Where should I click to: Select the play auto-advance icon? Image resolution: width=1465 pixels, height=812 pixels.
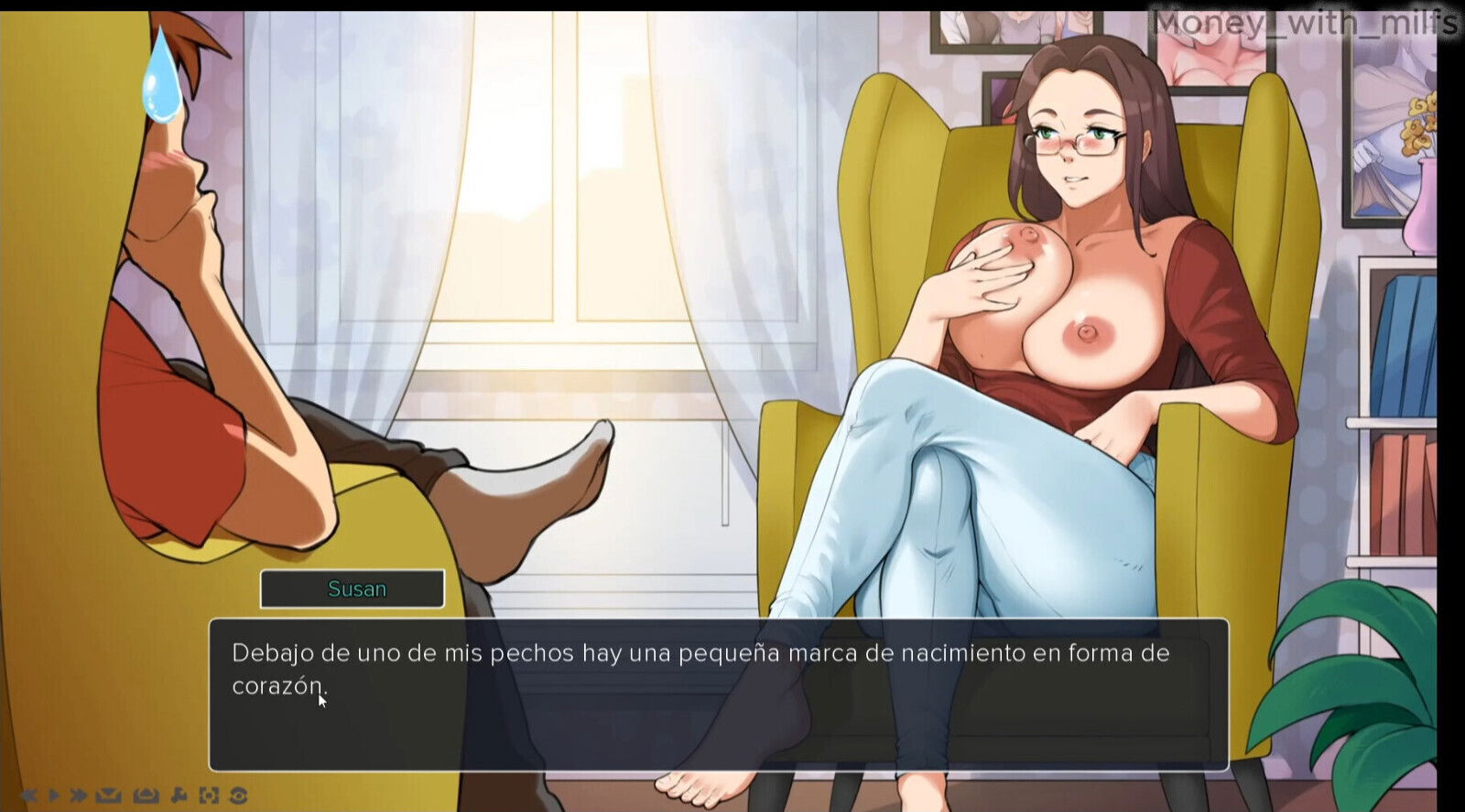53,795
